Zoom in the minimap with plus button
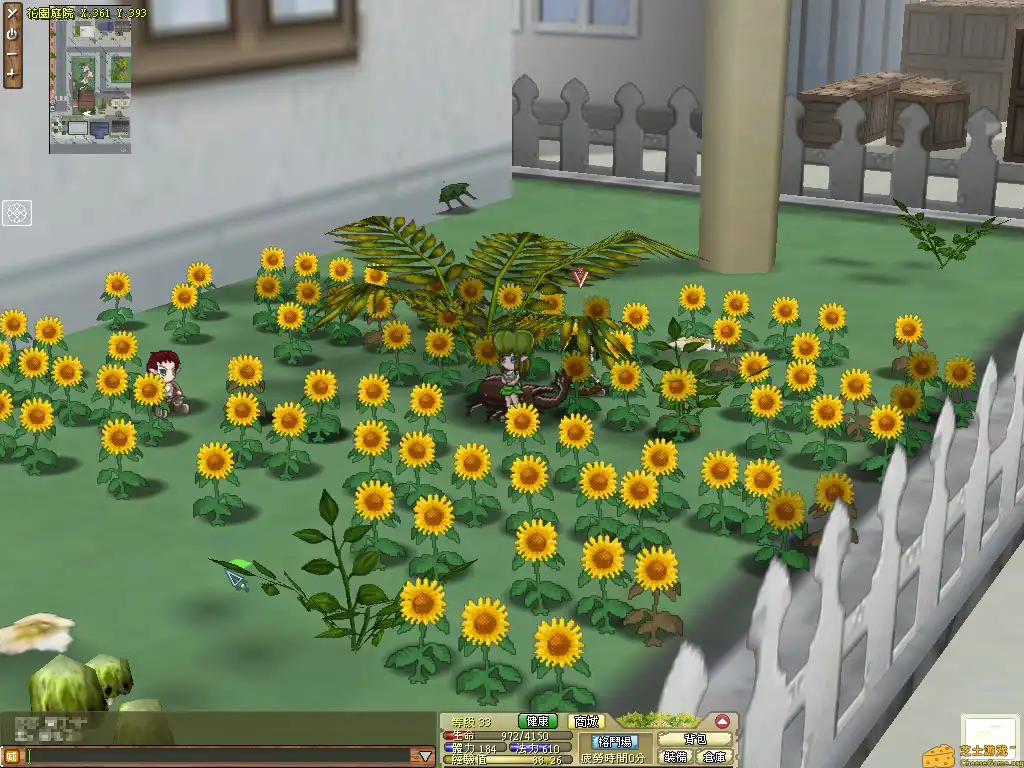The width and height of the screenshot is (1024, 768). coord(12,73)
